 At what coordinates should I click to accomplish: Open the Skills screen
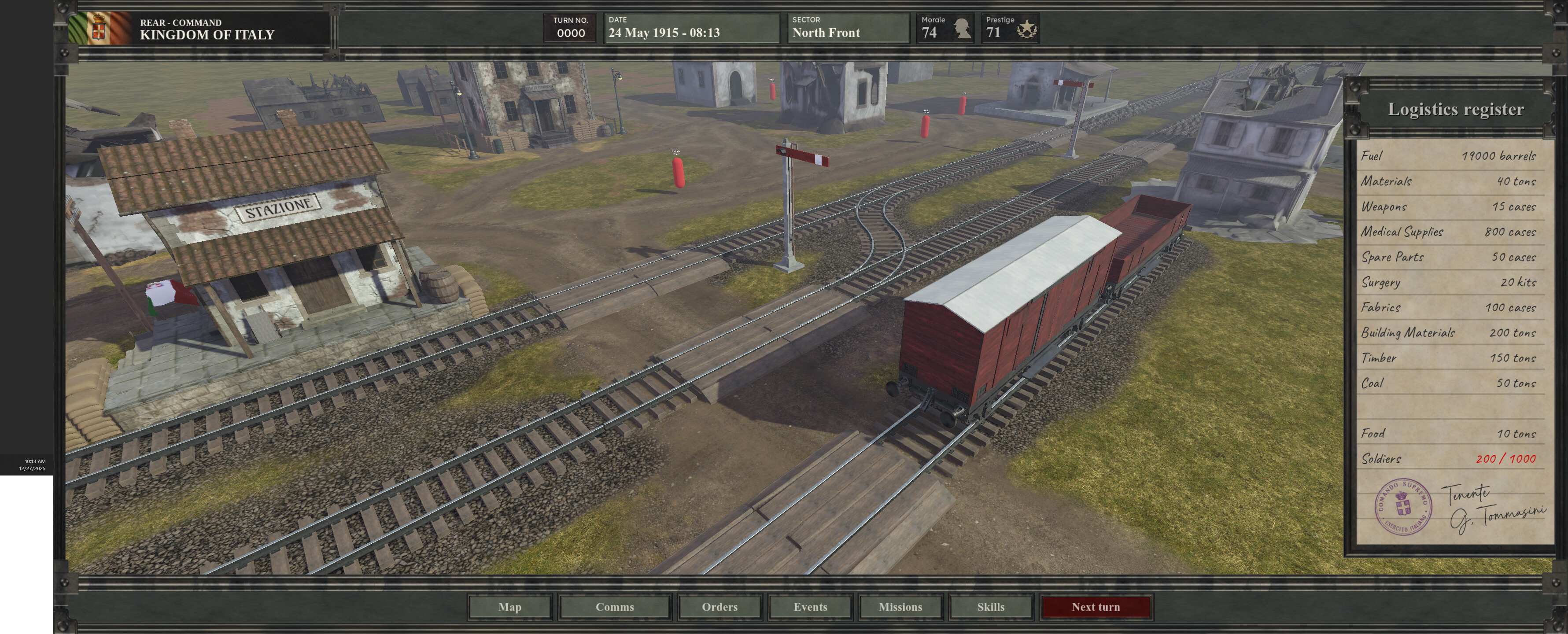coord(990,607)
